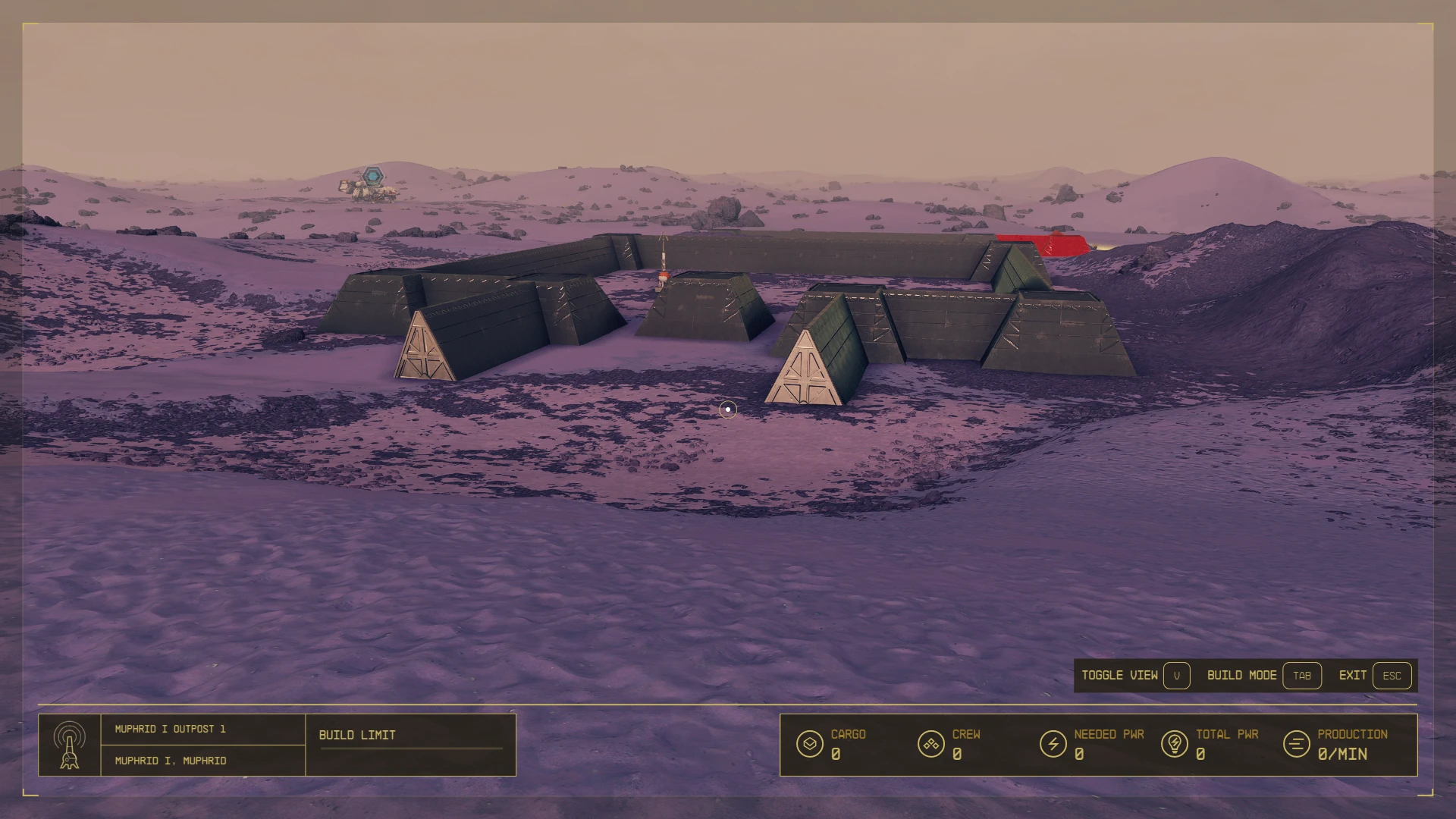Click the Build Limit progress bar
Viewport: 1456px width, 819px height.
point(409,747)
